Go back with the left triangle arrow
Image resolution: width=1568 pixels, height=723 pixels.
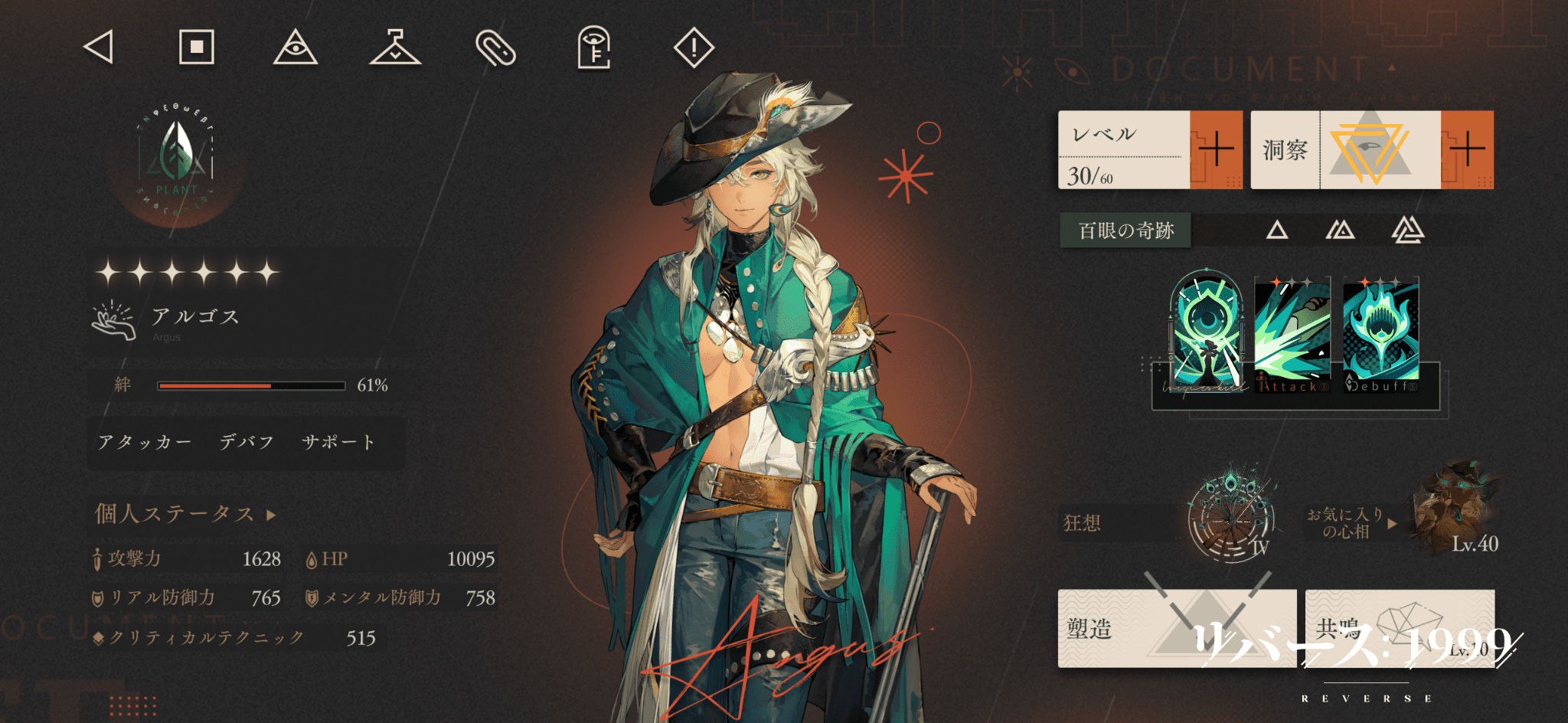point(99,47)
